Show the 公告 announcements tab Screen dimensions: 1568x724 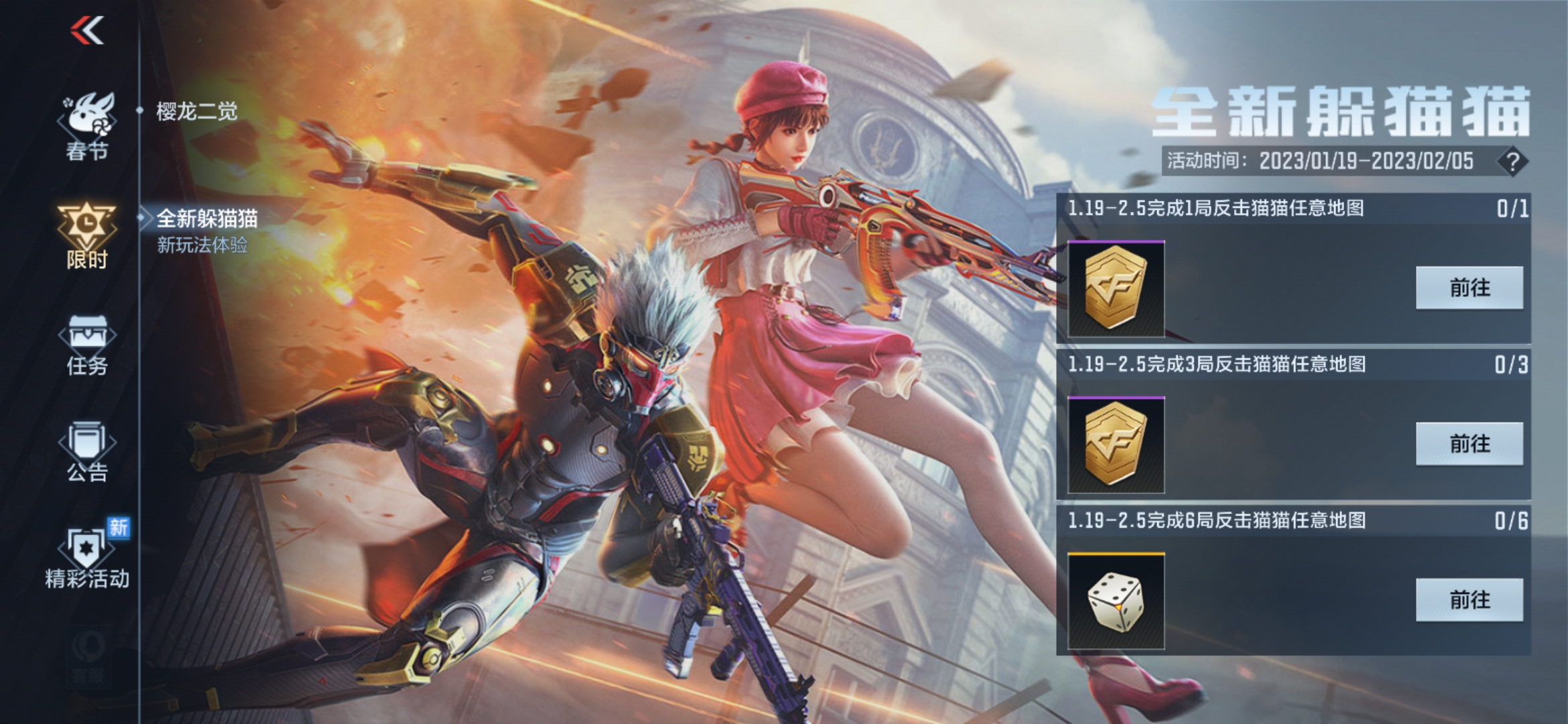pos(87,452)
